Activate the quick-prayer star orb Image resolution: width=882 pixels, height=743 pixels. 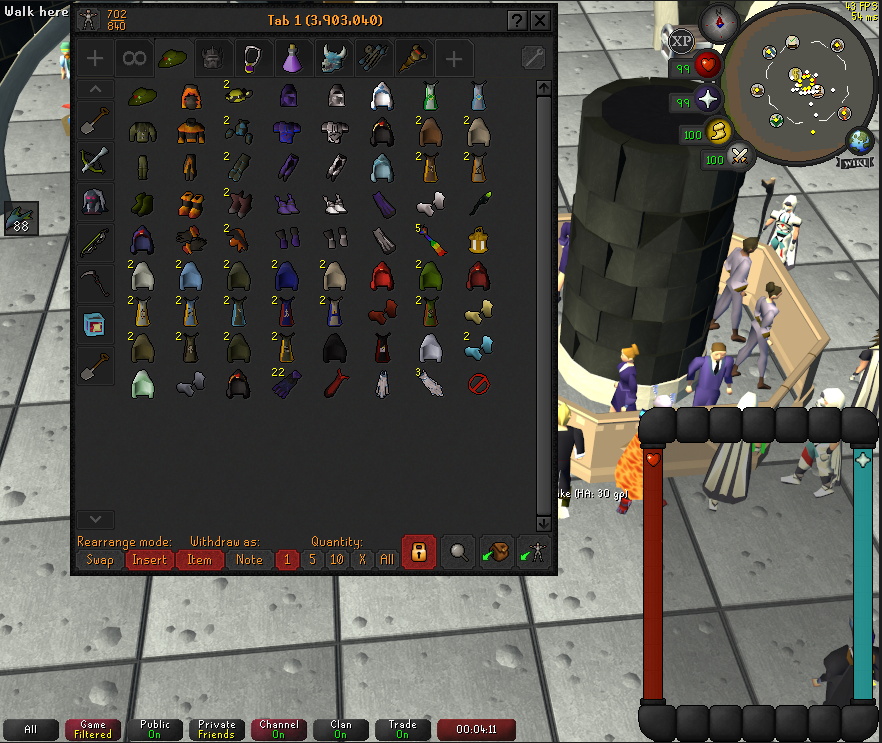tap(710, 99)
